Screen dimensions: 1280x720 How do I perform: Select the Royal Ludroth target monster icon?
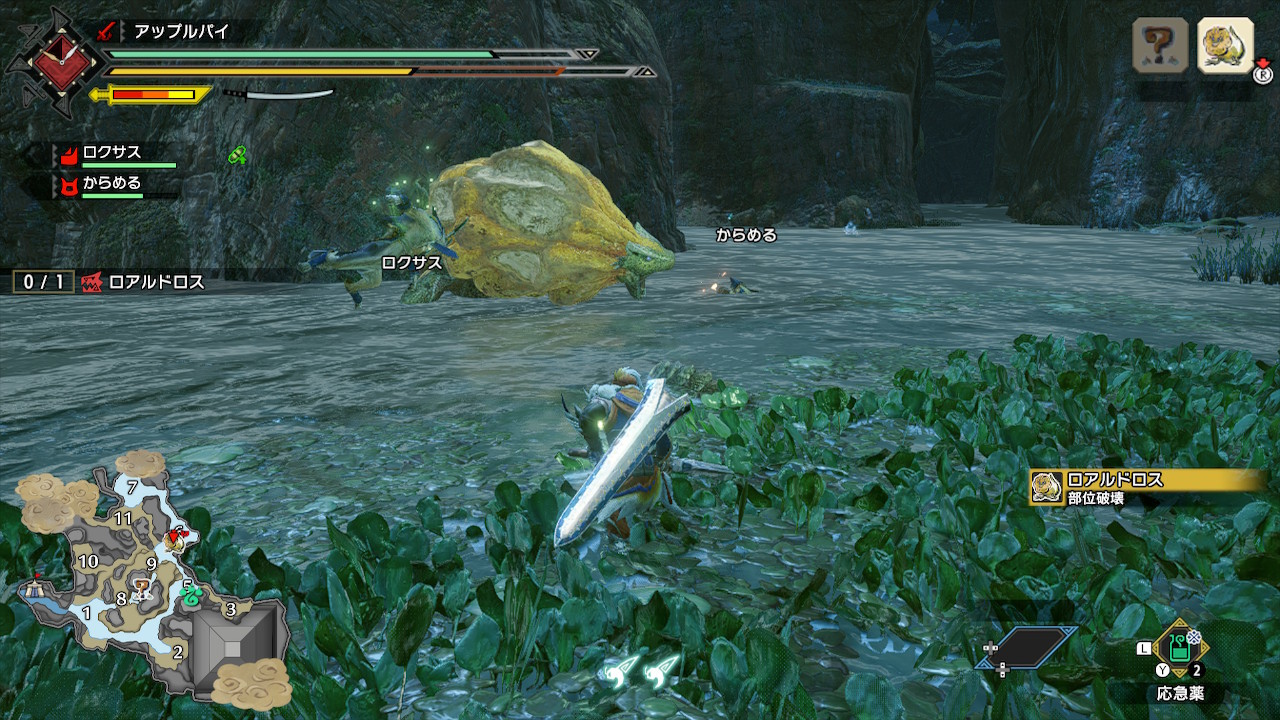coord(1225,46)
